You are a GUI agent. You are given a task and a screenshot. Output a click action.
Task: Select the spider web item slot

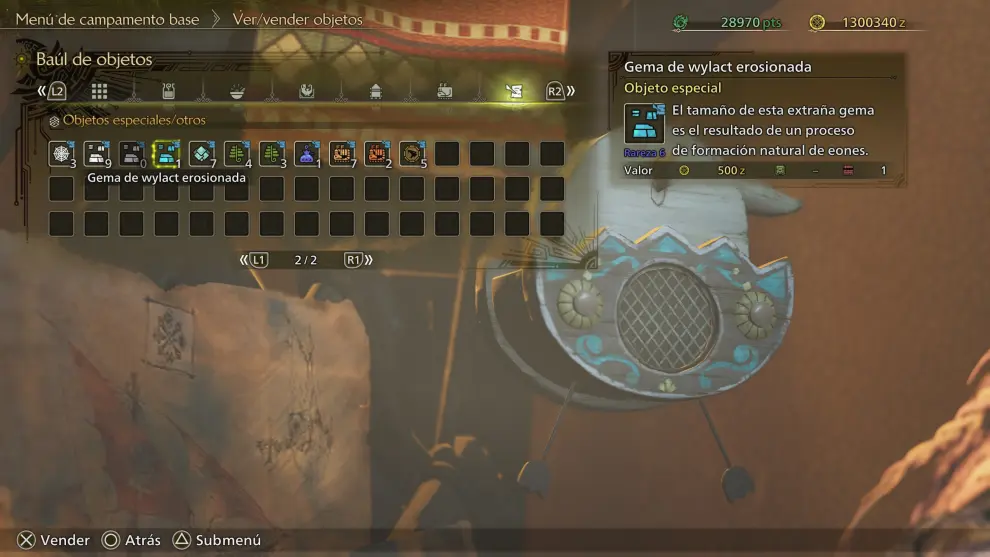[x=61, y=154]
